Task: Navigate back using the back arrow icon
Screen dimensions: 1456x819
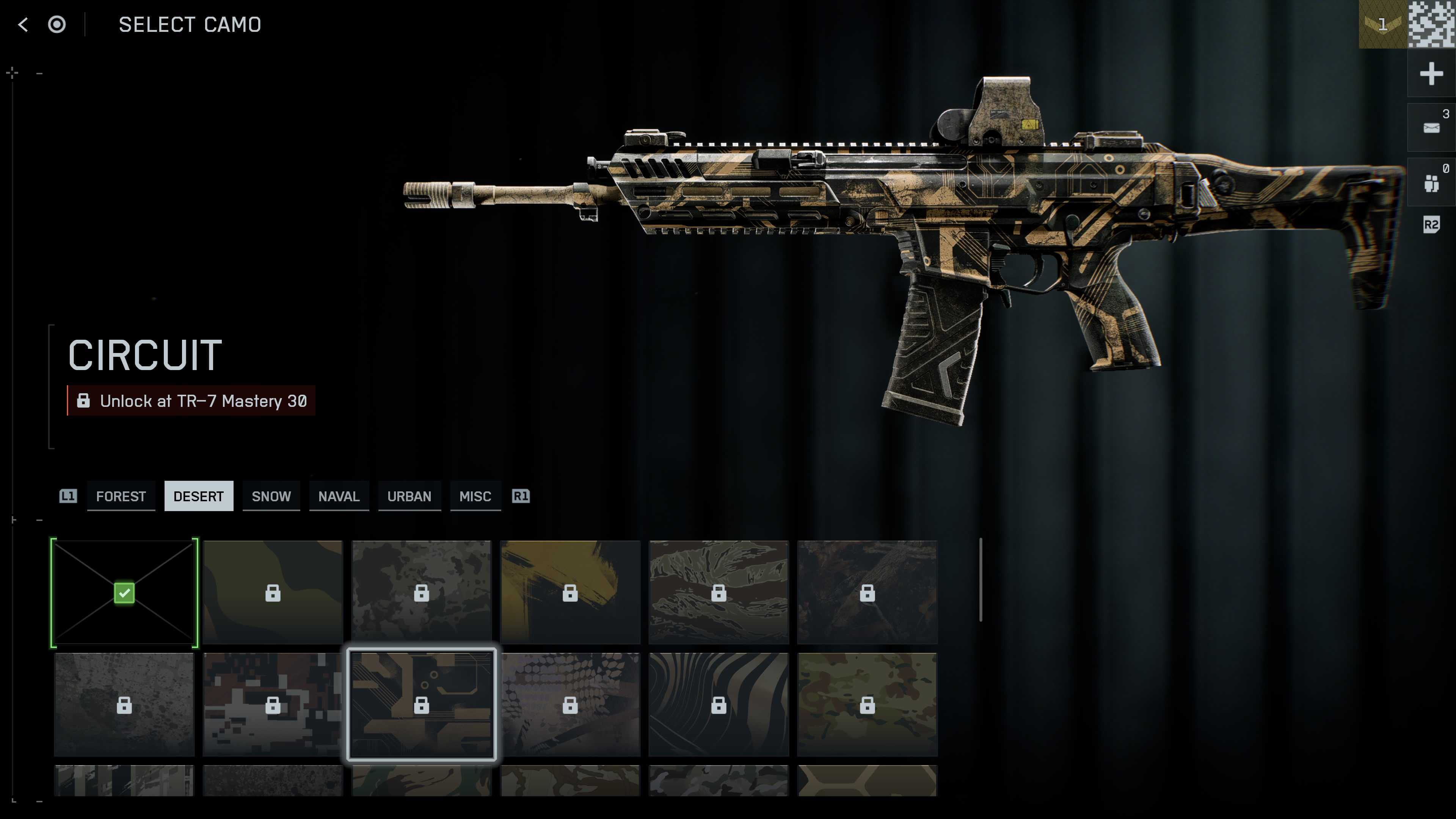Action: [x=23, y=25]
